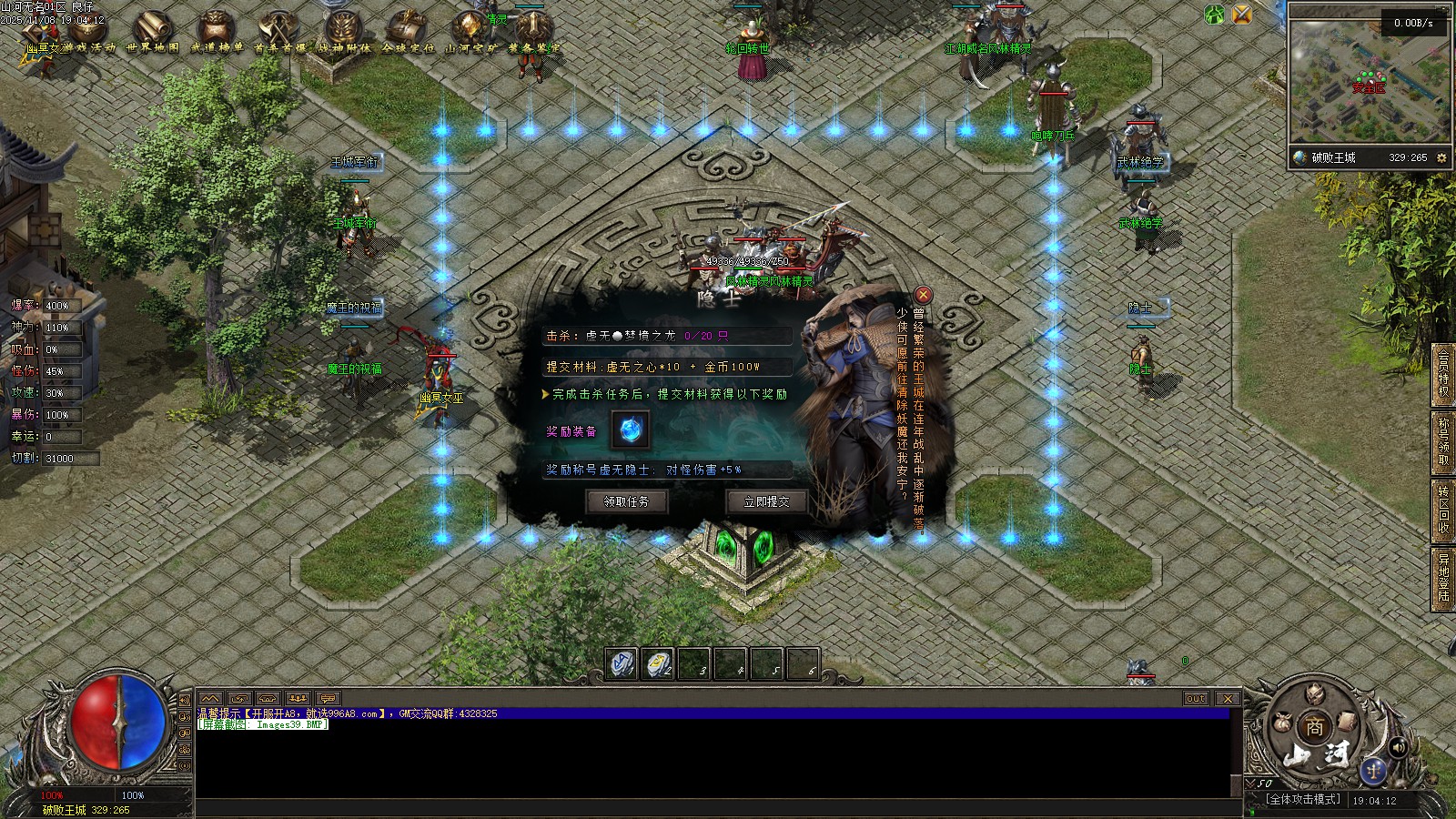Close the 隐士 dialog window
The height and width of the screenshot is (819, 1456).
click(923, 294)
